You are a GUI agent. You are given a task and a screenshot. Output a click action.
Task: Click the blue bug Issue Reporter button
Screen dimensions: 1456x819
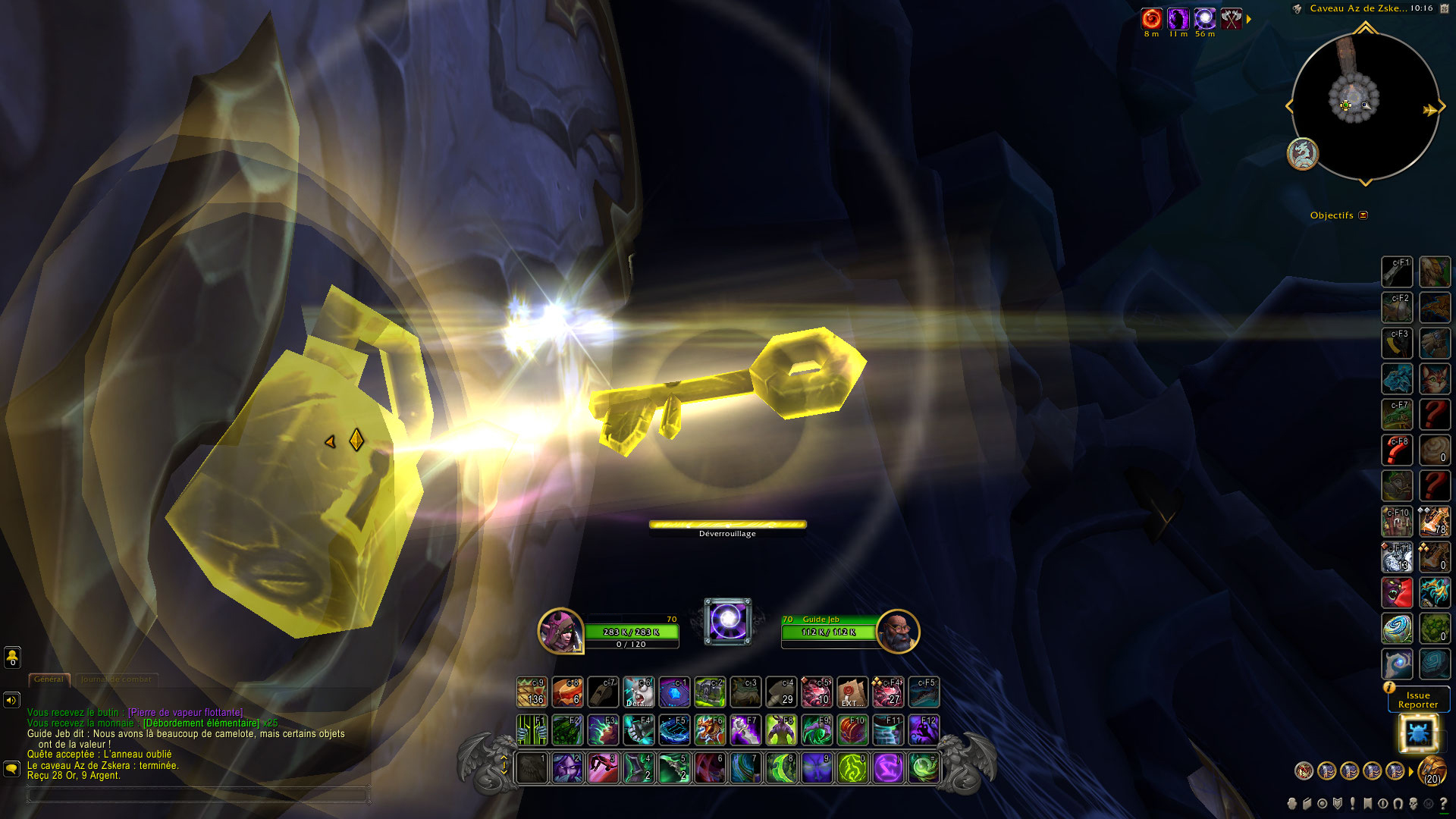[1417, 733]
